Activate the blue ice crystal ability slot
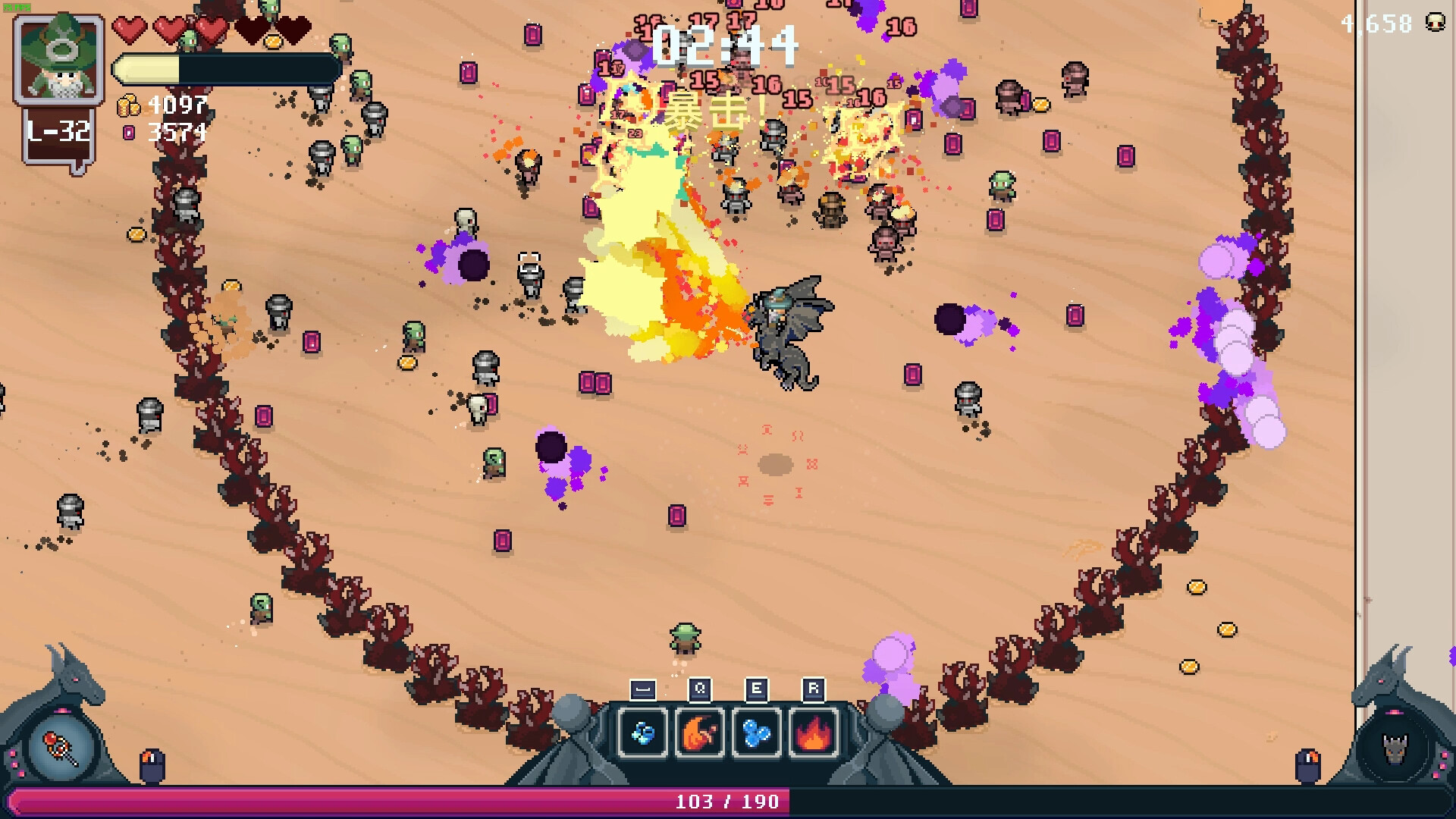The image size is (1456, 819). point(643,733)
